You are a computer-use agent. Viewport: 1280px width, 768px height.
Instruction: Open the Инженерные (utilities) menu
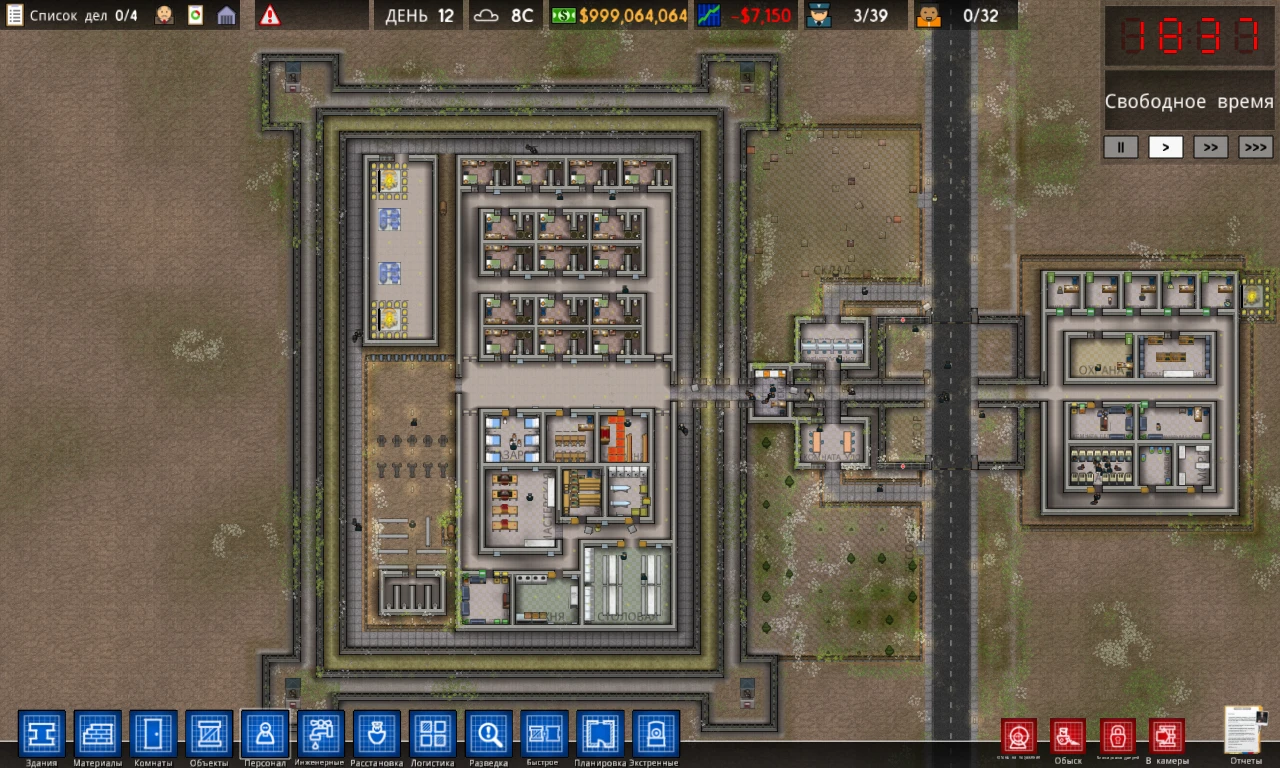(x=321, y=735)
